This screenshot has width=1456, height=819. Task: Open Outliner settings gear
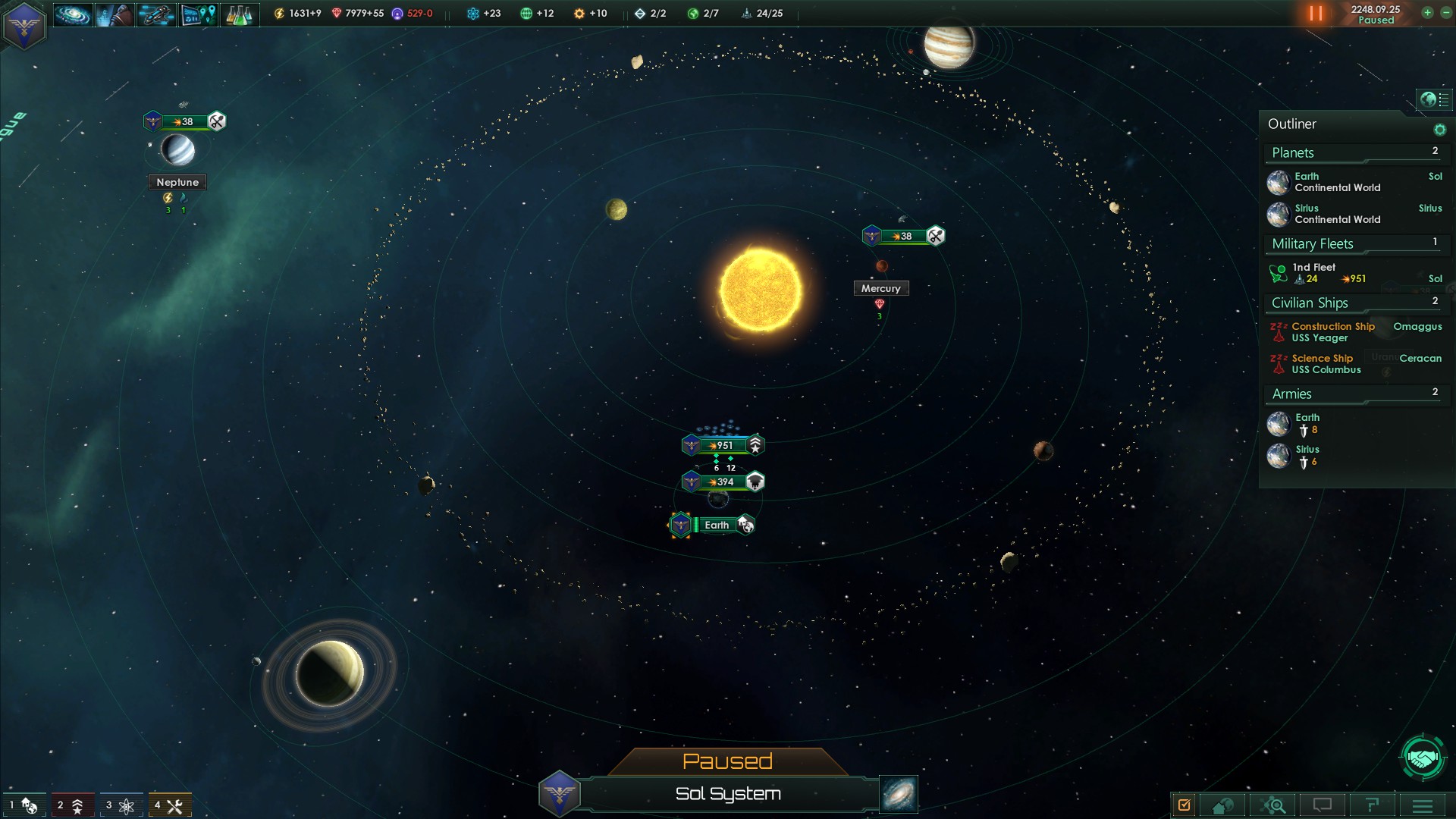click(1439, 130)
